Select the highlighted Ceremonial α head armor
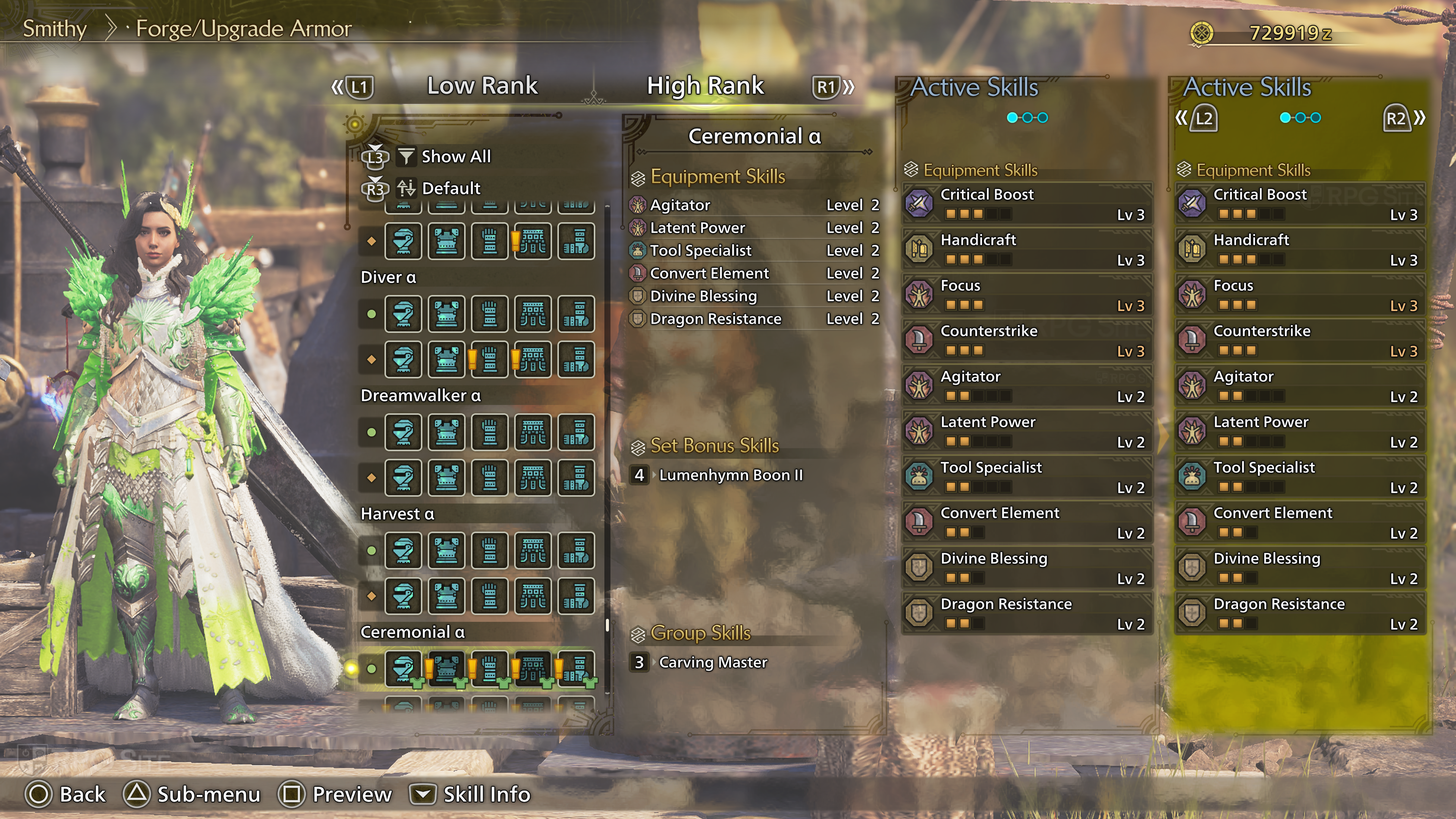The width and height of the screenshot is (1456, 819). tap(403, 668)
